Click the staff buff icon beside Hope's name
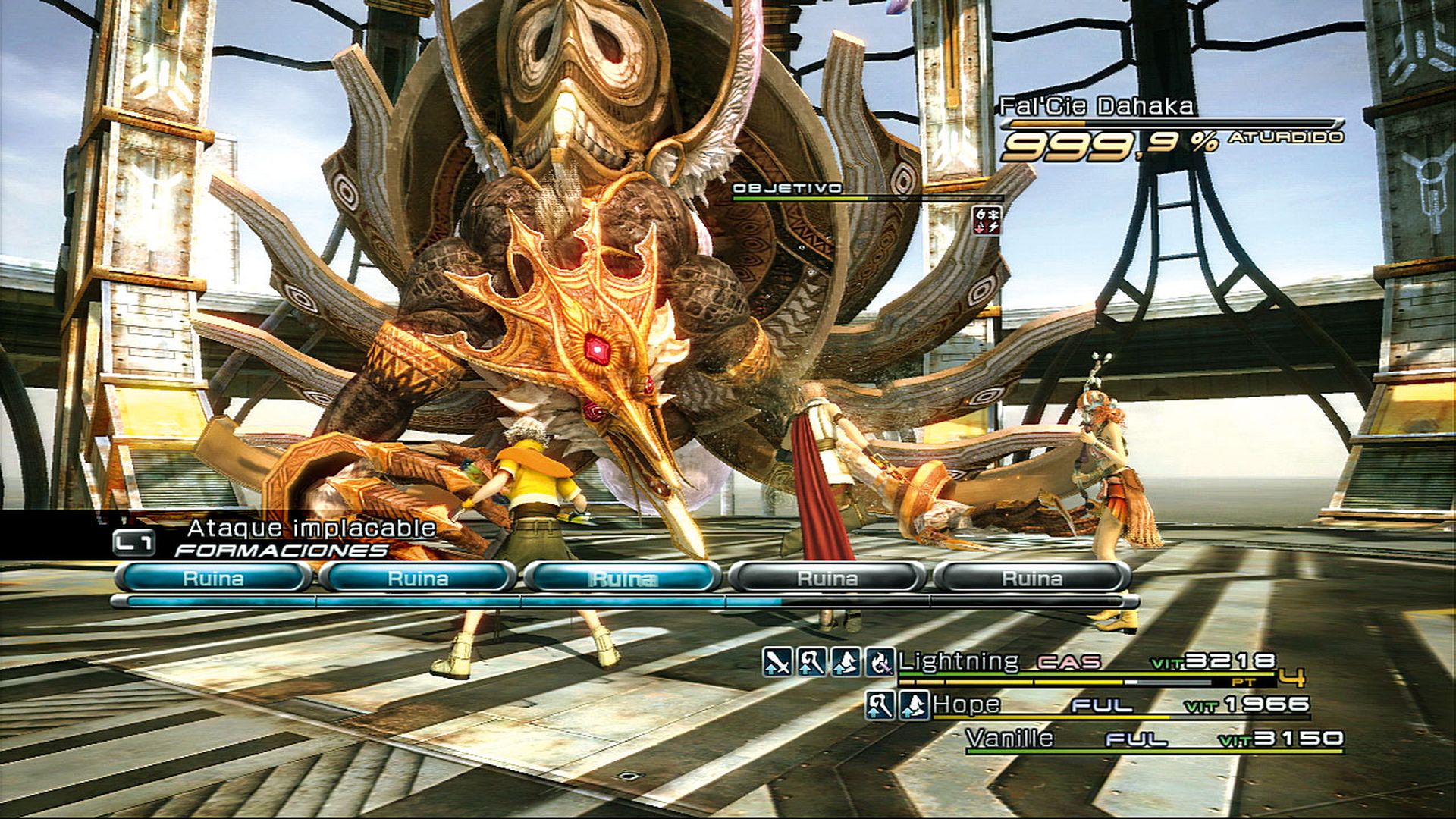 click(880, 707)
